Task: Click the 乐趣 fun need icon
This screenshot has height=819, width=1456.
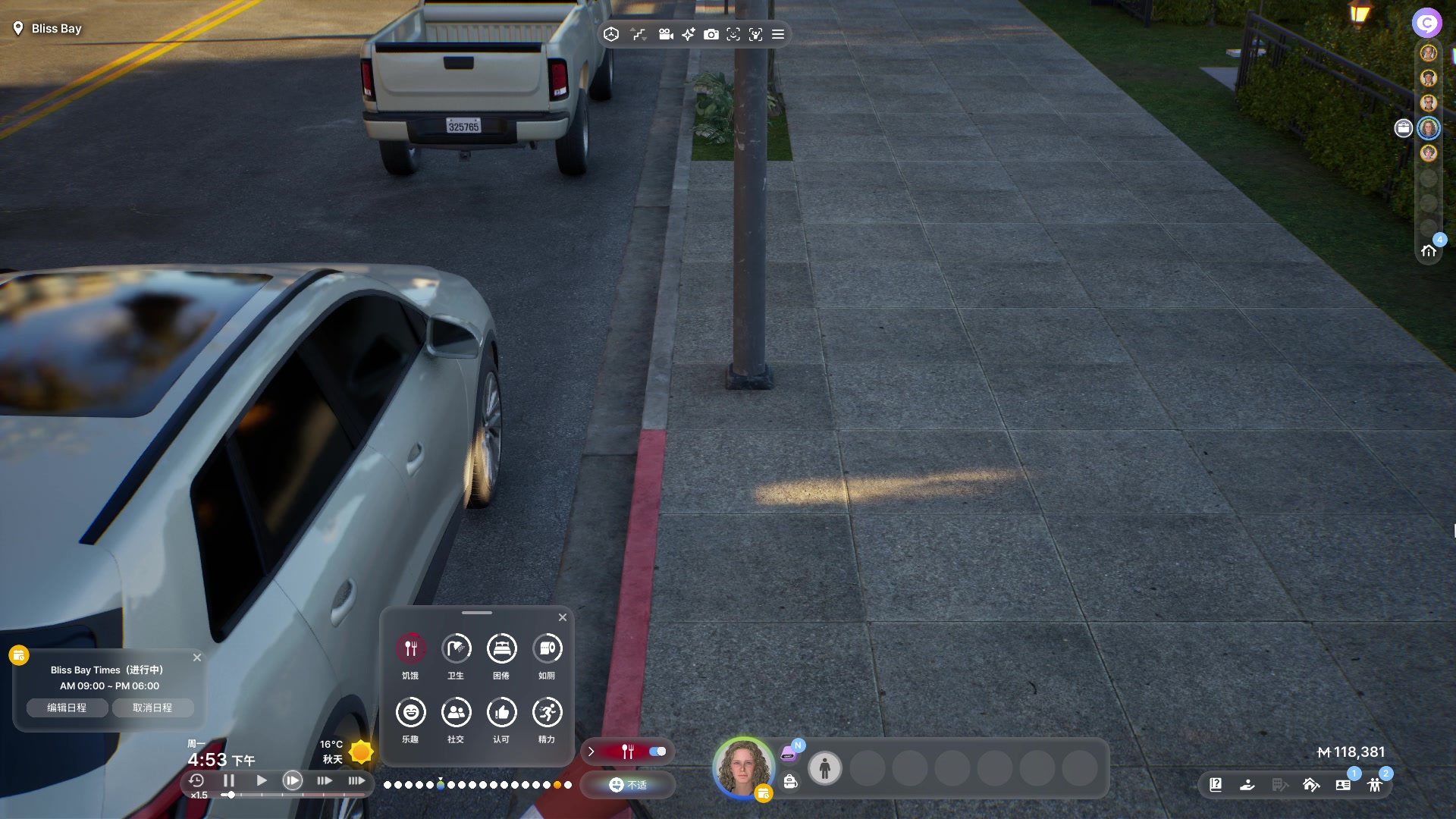Action: [x=410, y=712]
